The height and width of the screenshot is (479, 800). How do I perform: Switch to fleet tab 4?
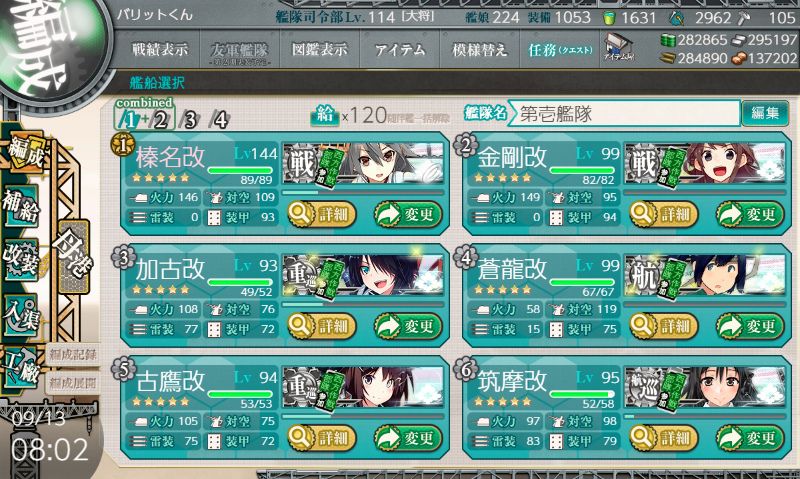(219, 121)
